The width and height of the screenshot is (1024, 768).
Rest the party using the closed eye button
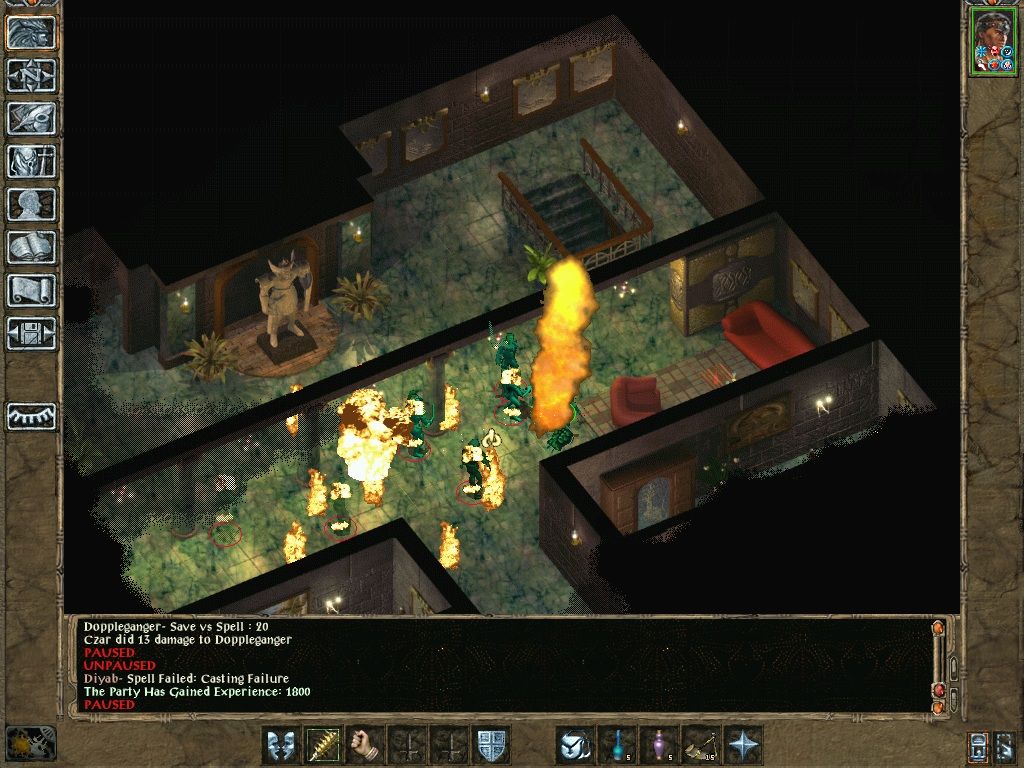point(32,416)
